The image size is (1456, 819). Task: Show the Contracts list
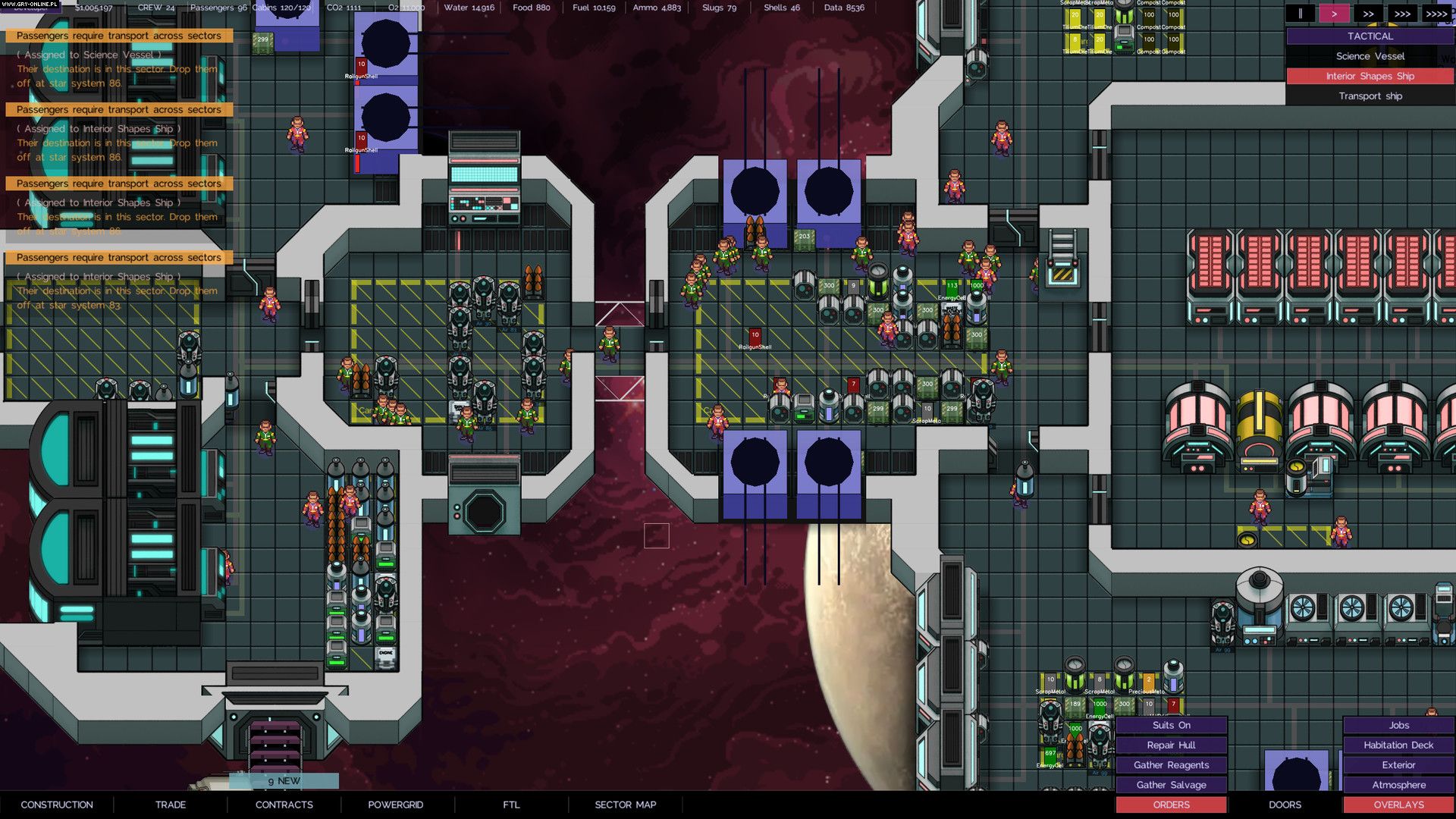pyautogui.click(x=284, y=805)
